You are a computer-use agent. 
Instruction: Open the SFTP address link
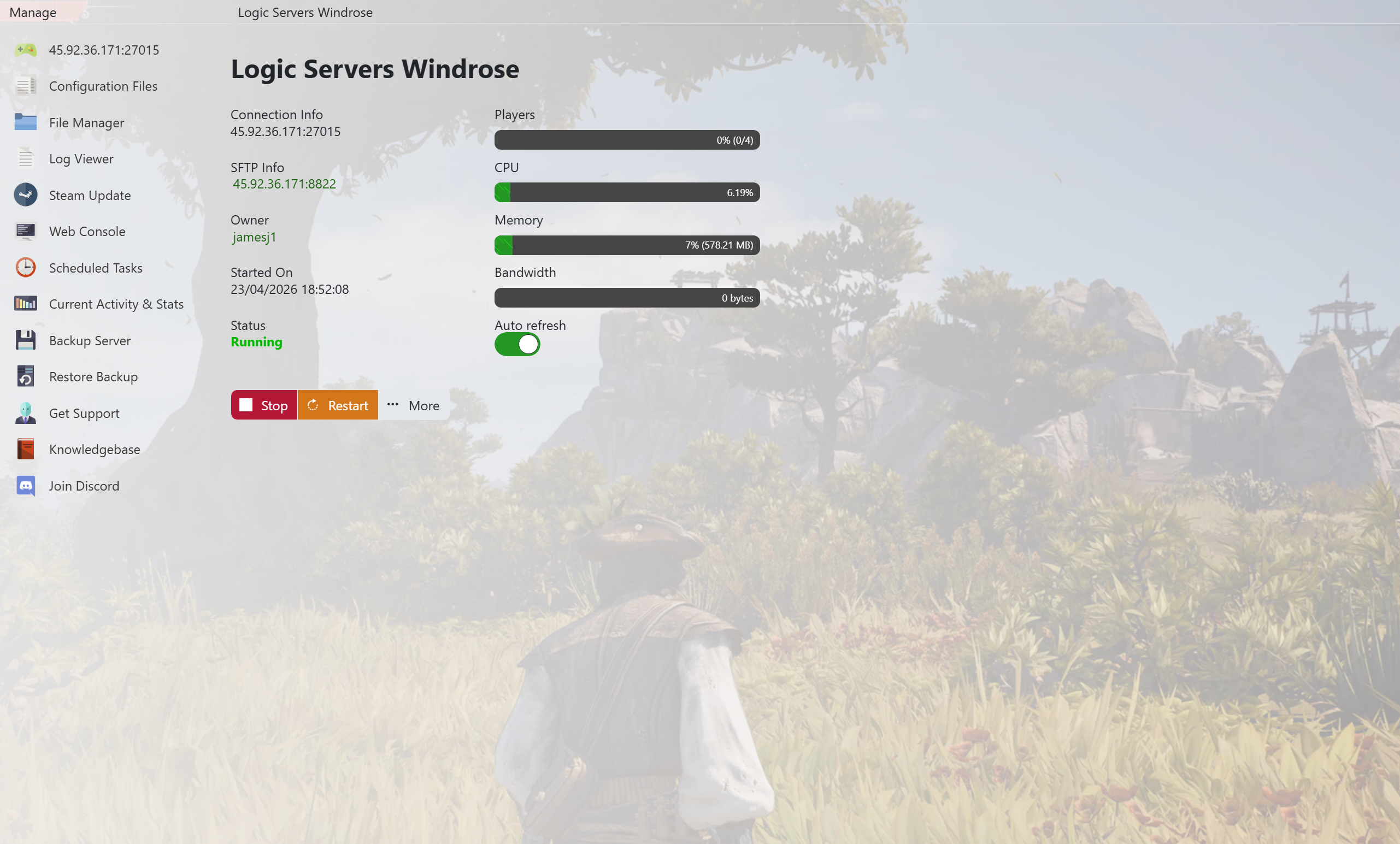coord(284,184)
